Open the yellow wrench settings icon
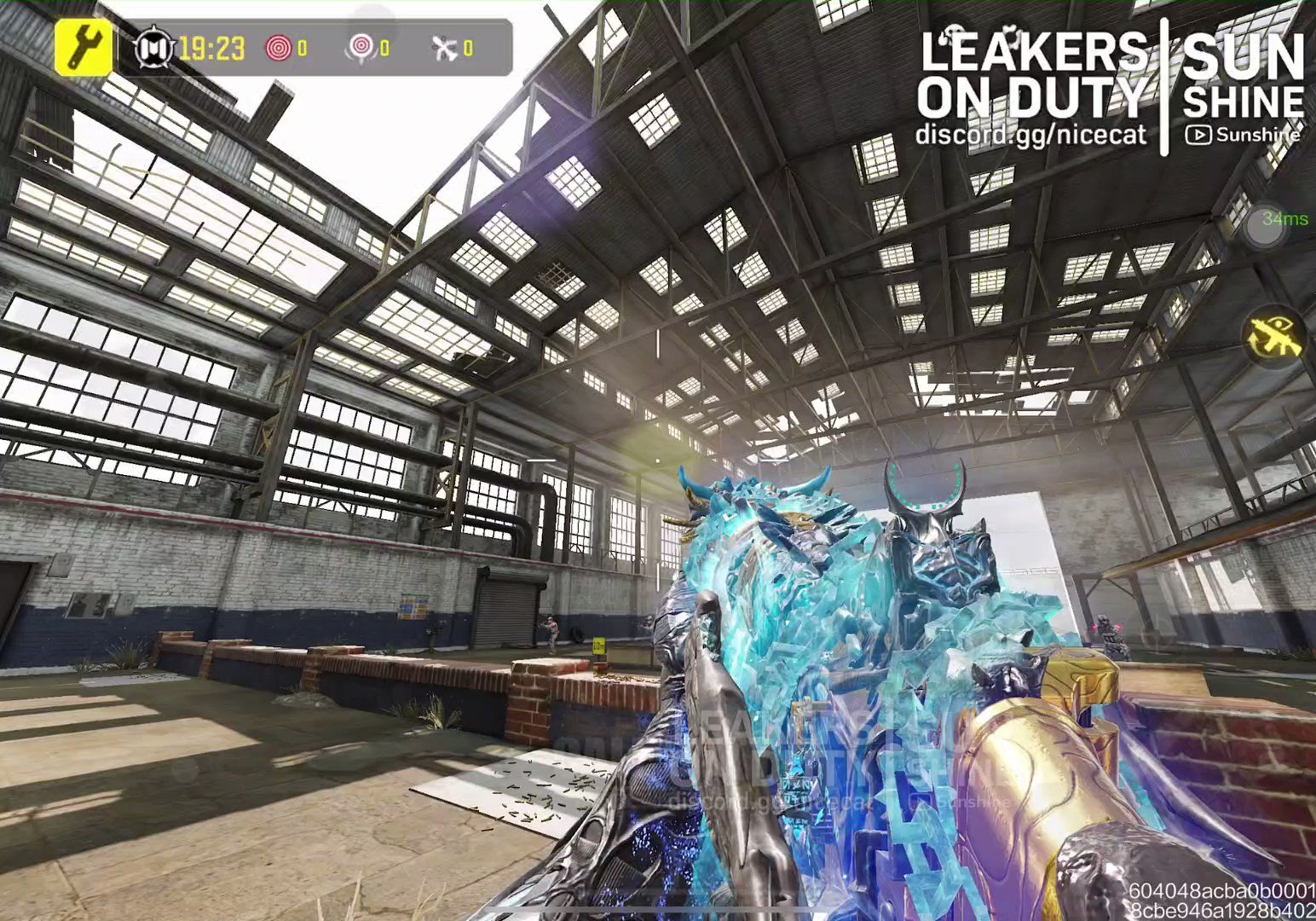Image resolution: width=1316 pixels, height=921 pixels. click(x=83, y=47)
